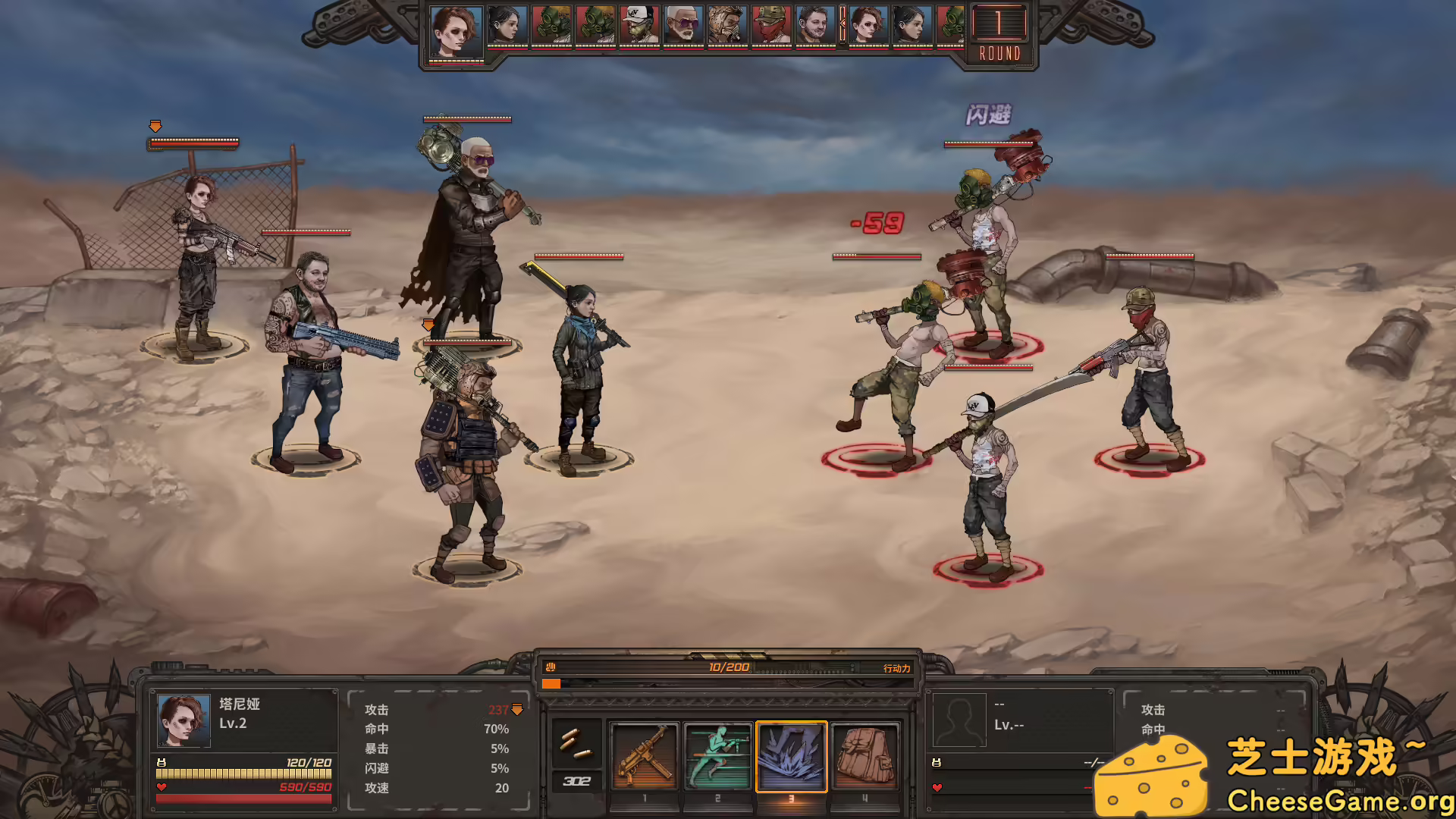Activate the running gunner skill
The width and height of the screenshot is (1456, 819).
pos(717,756)
